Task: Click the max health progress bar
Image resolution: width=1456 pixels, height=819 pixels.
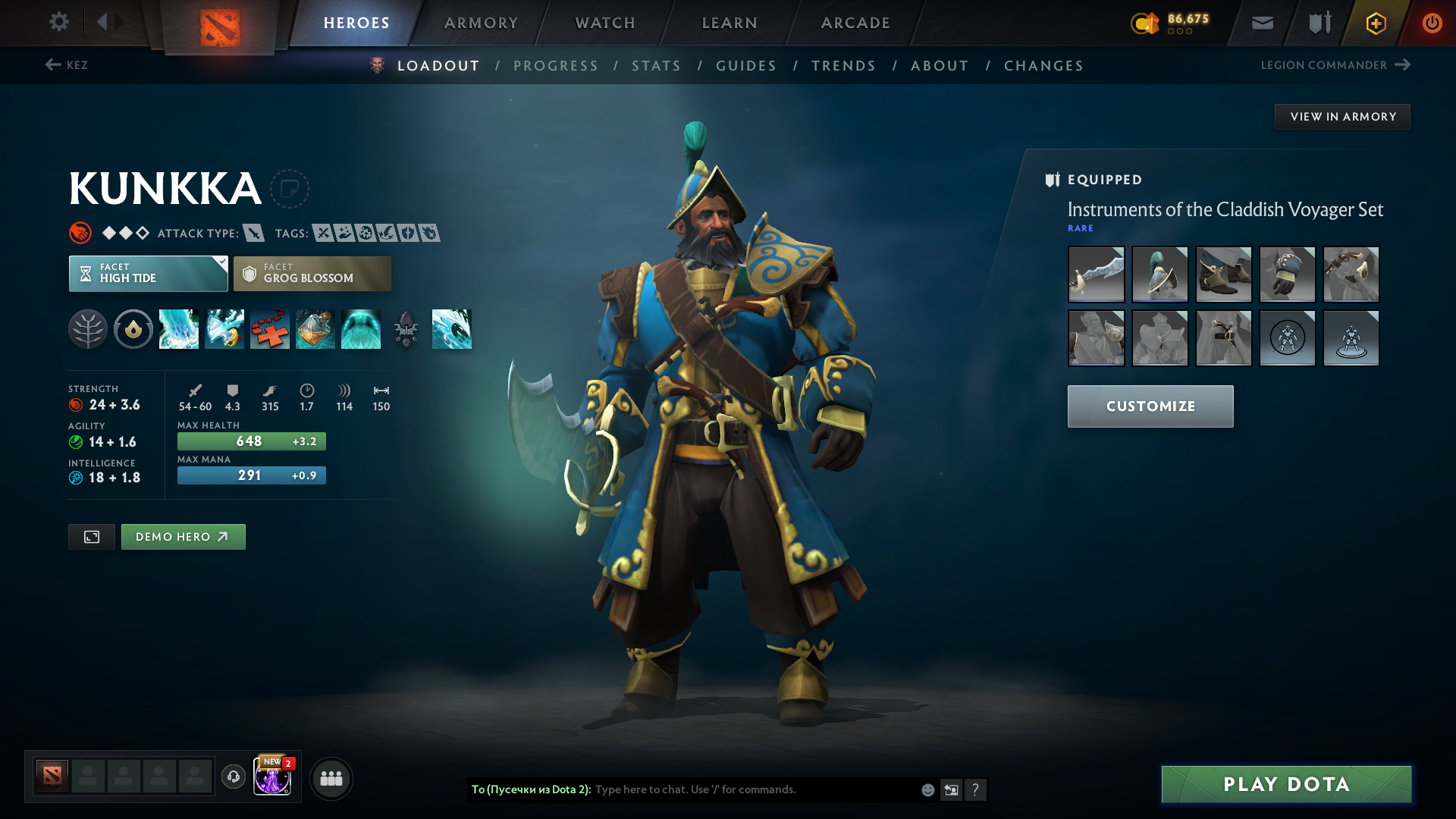Action: [x=251, y=441]
